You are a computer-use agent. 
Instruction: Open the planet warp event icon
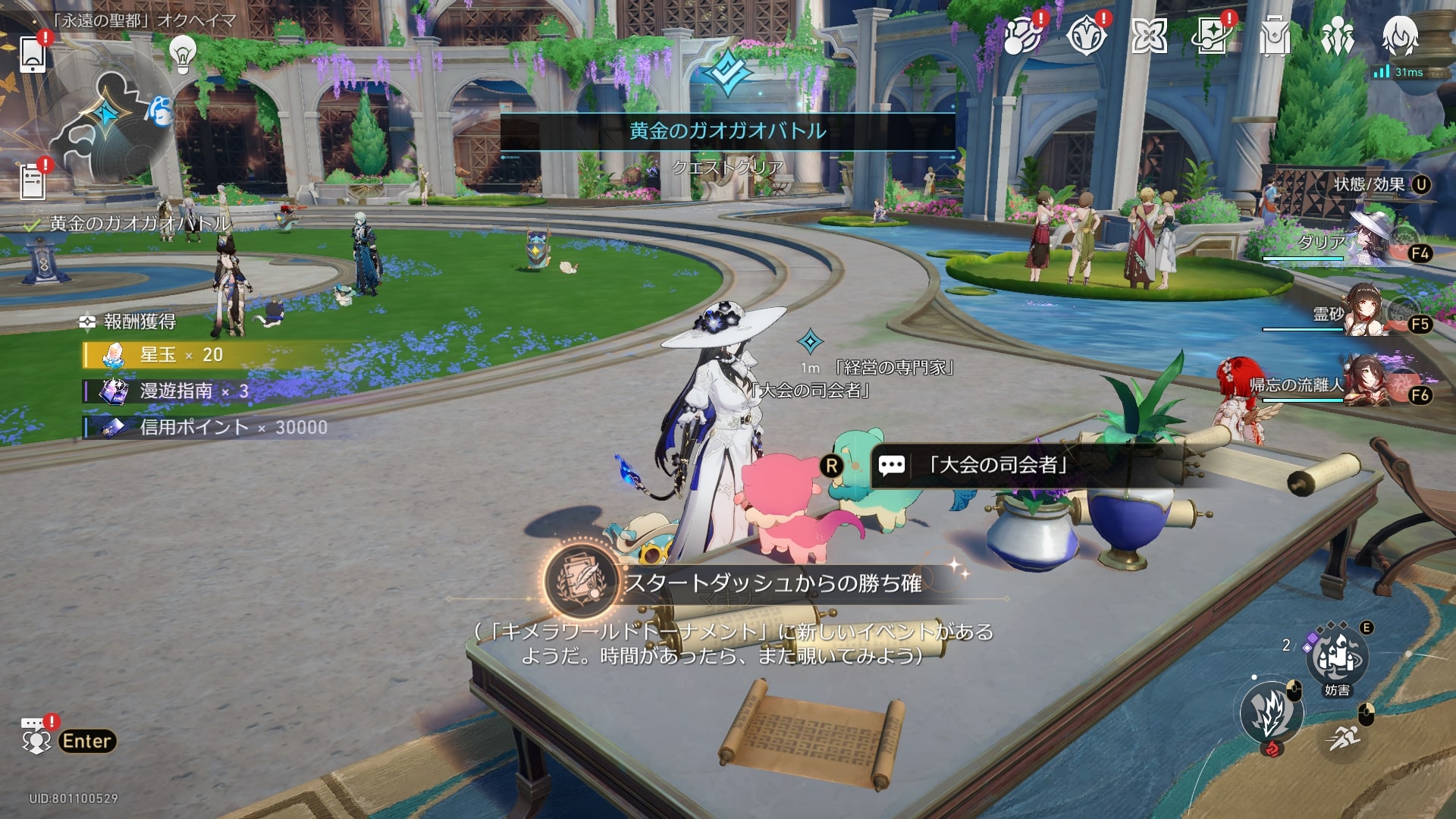tap(1021, 36)
